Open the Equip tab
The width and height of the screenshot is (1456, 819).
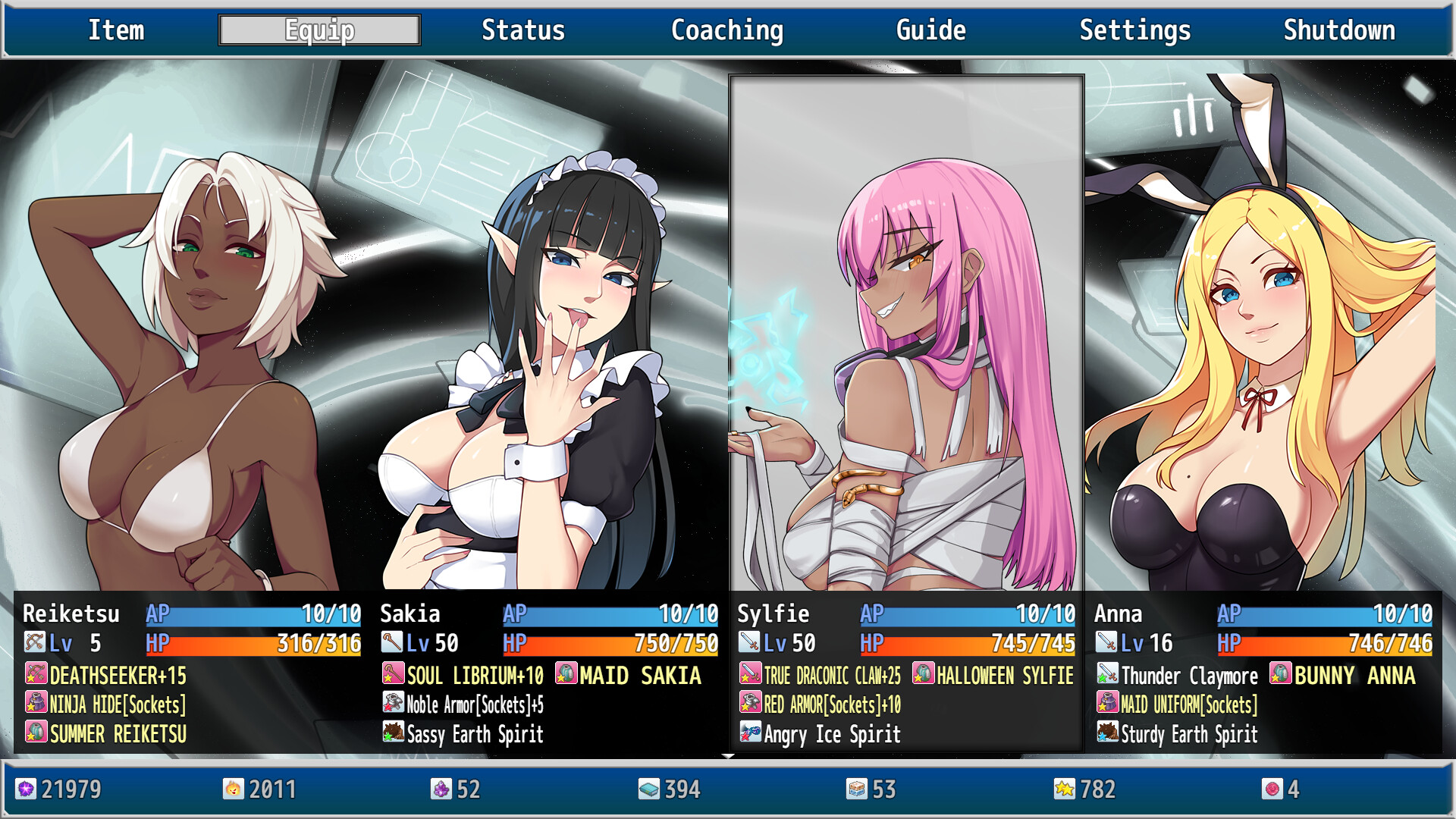click(318, 30)
